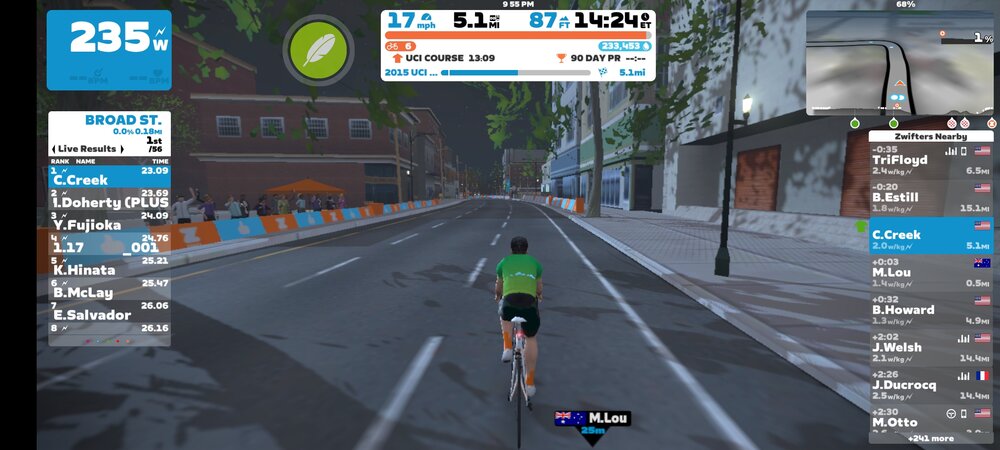Select E.Salvador in the live results
1000x450 pixels.
click(109, 315)
